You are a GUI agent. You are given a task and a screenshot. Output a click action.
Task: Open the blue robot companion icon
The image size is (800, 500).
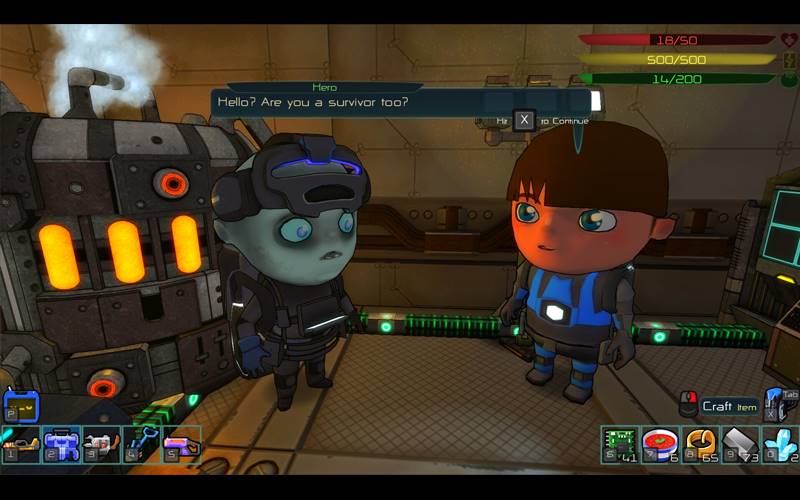point(21,406)
